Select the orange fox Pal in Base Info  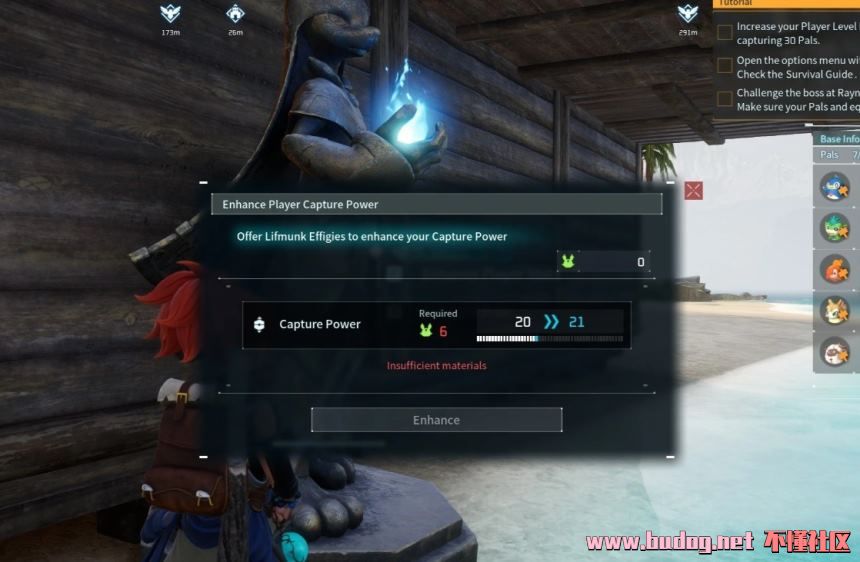click(835, 269)
